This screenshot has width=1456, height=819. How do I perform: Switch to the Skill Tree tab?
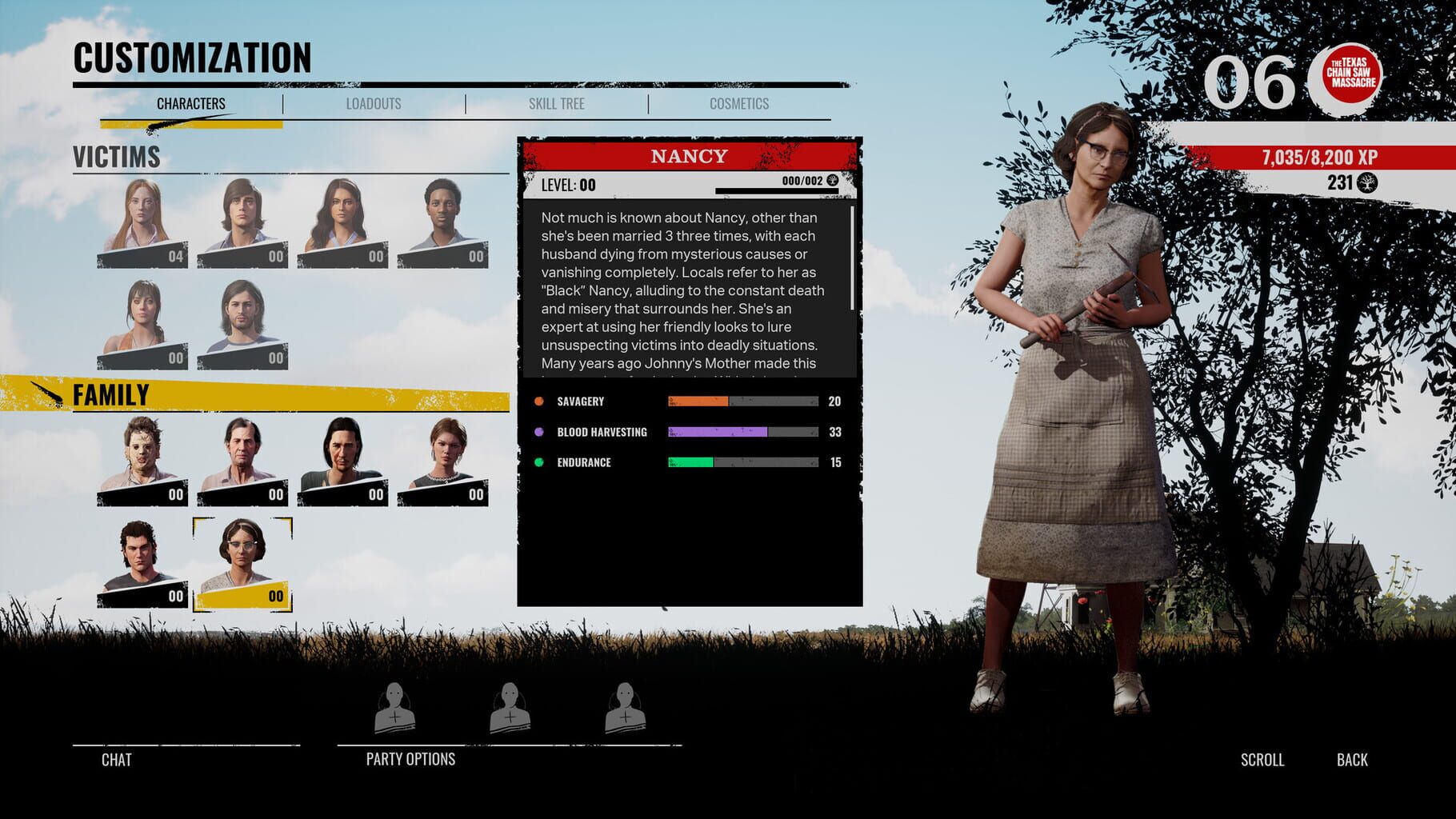(557, 102)
